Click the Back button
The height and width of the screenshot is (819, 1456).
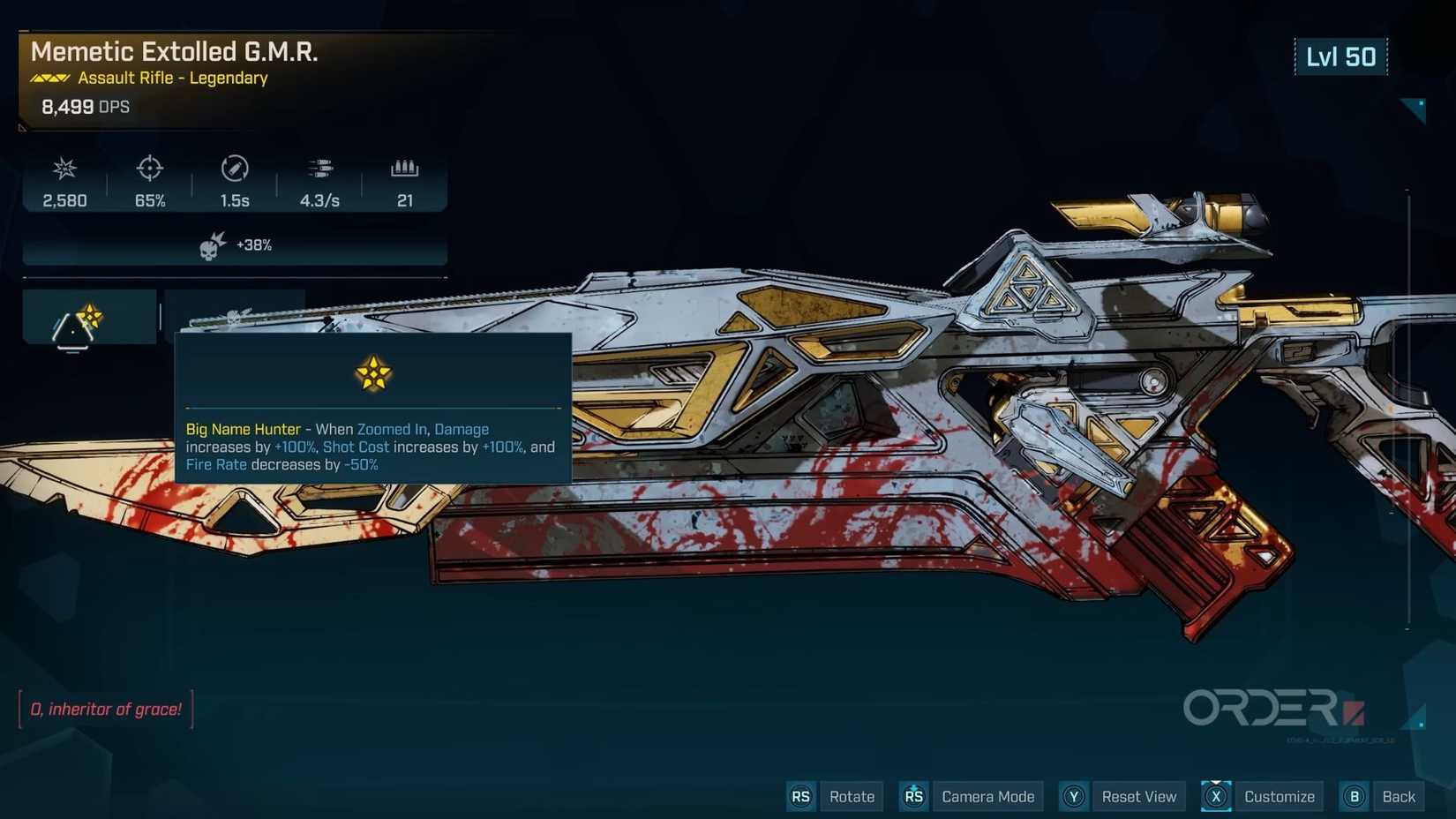1398,796
